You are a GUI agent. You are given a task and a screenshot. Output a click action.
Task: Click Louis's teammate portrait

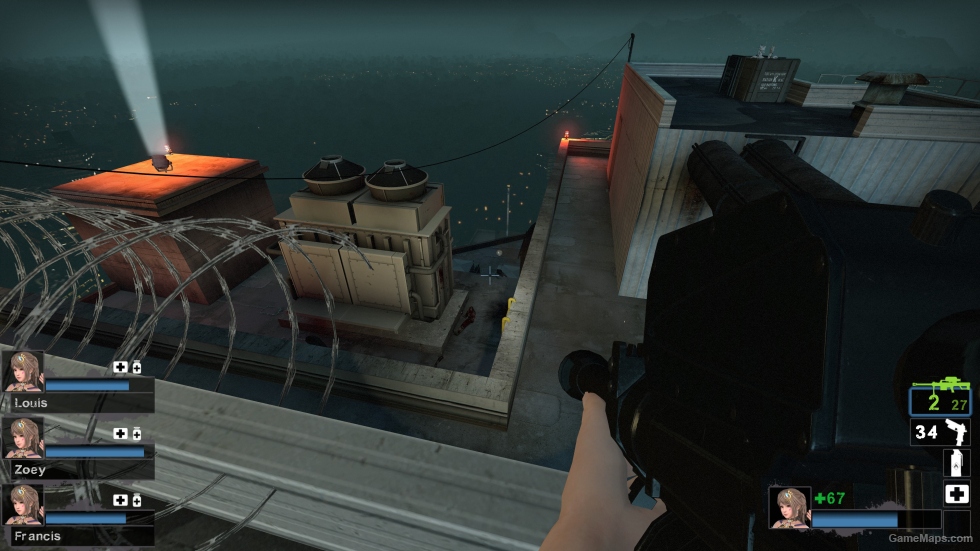[23, 371]
